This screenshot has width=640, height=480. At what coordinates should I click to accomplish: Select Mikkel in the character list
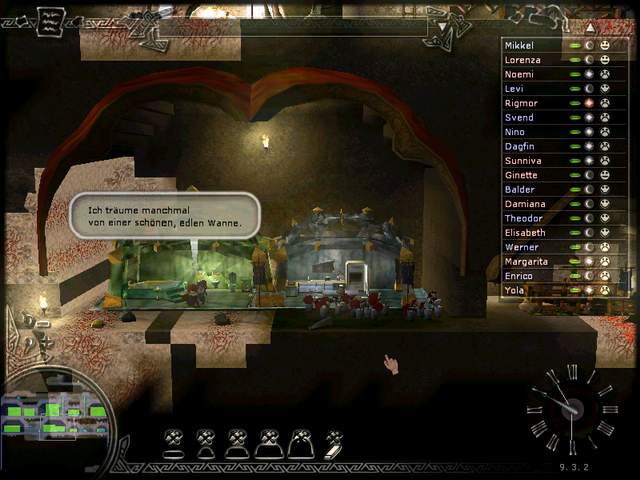click(x=520, y=46)
